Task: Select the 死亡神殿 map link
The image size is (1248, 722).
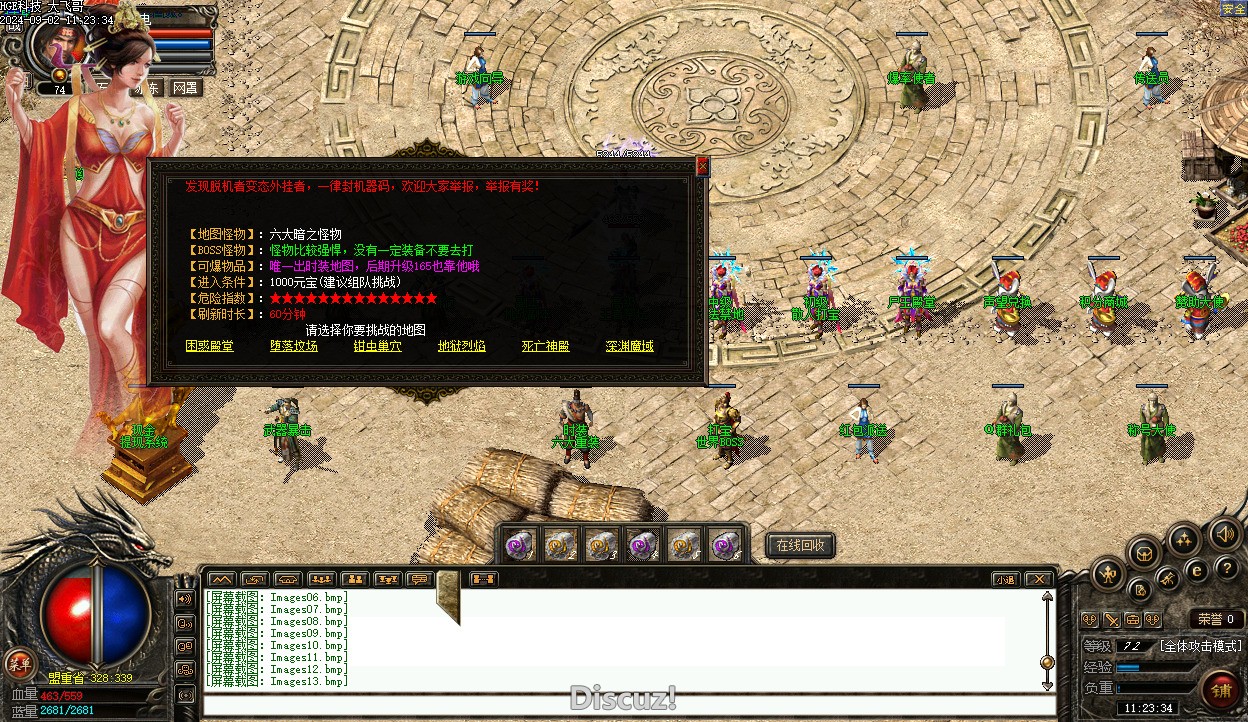Action: pos(546,346)
